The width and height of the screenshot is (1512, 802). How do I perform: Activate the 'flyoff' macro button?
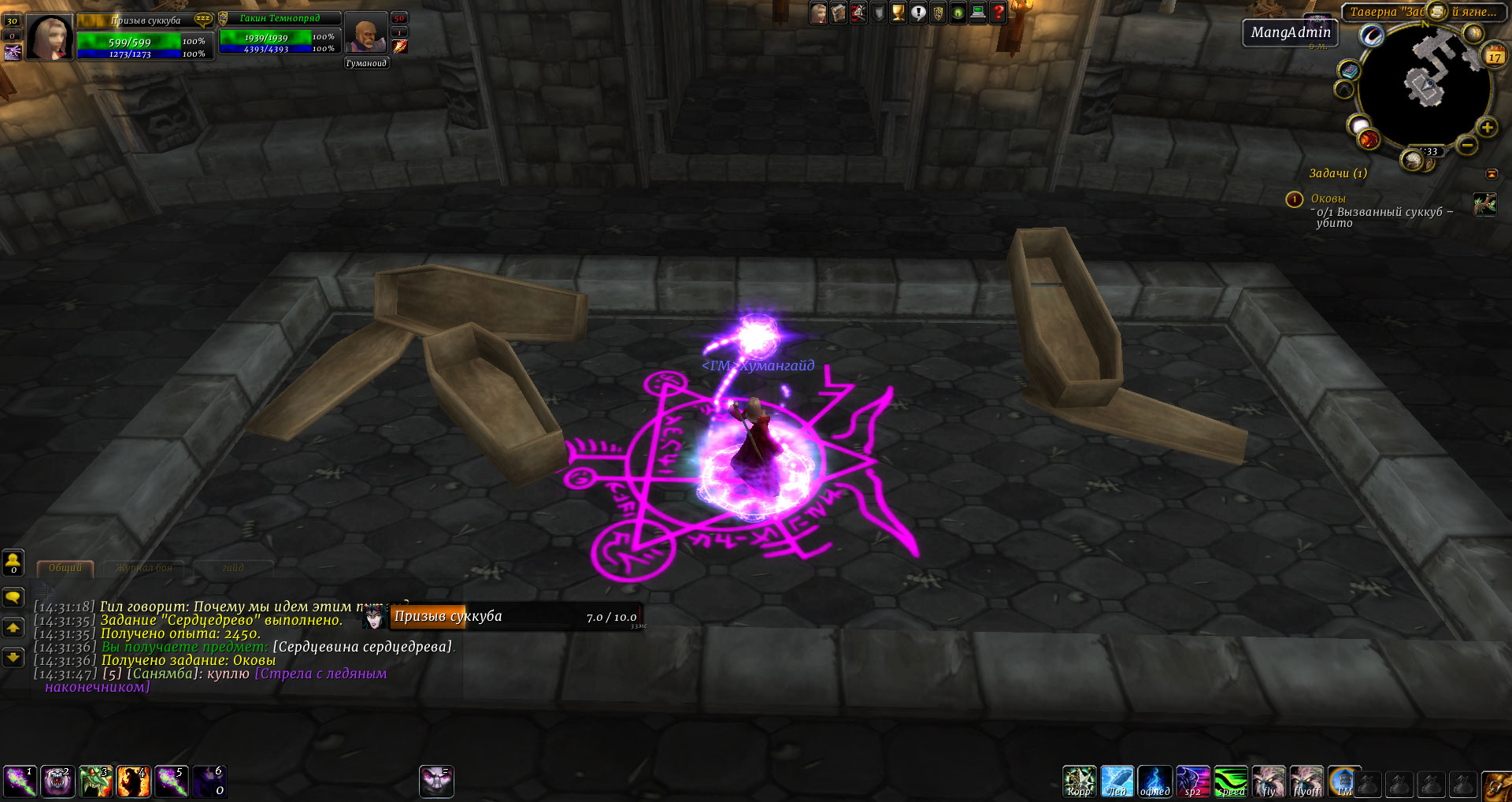(x=1306, y=782)
